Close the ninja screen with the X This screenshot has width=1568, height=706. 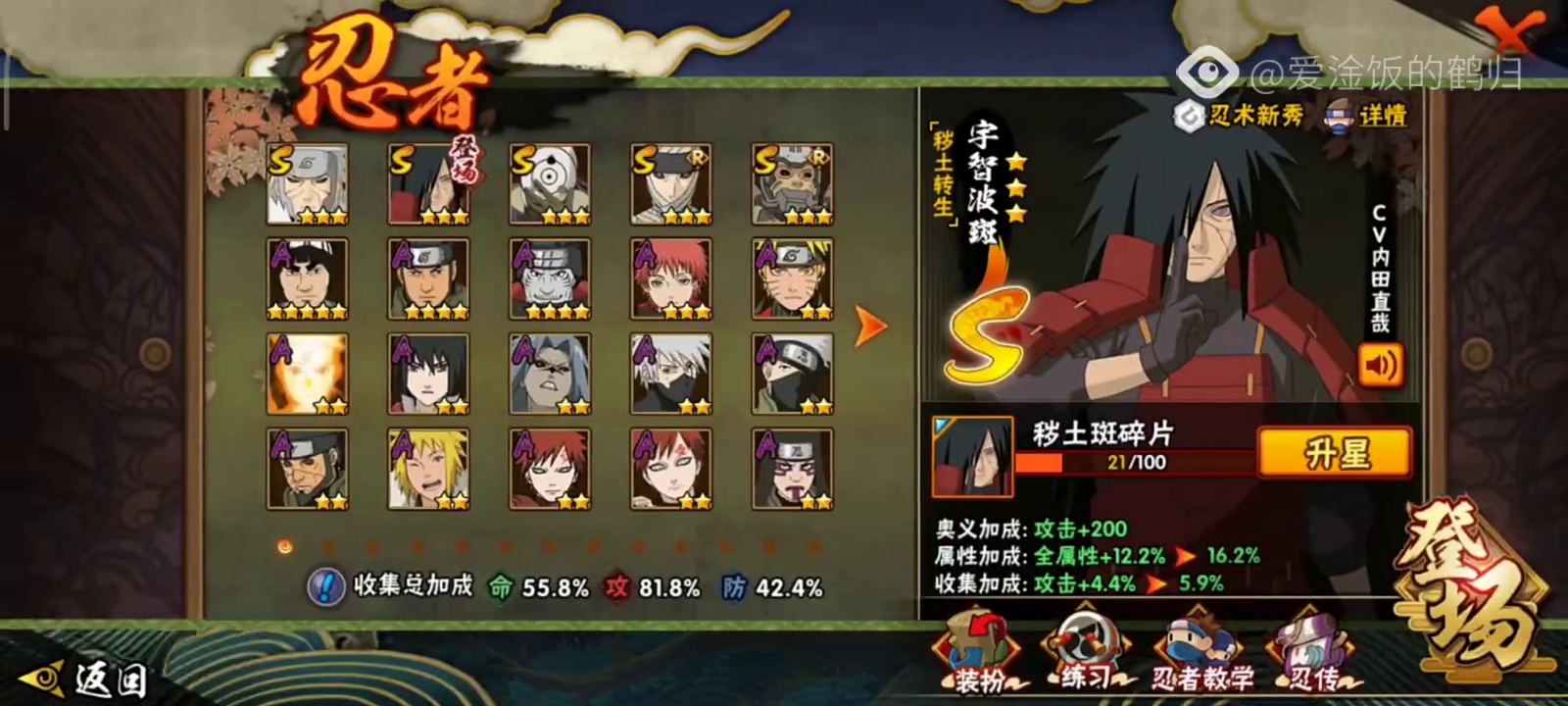[x=1512, y=29]
